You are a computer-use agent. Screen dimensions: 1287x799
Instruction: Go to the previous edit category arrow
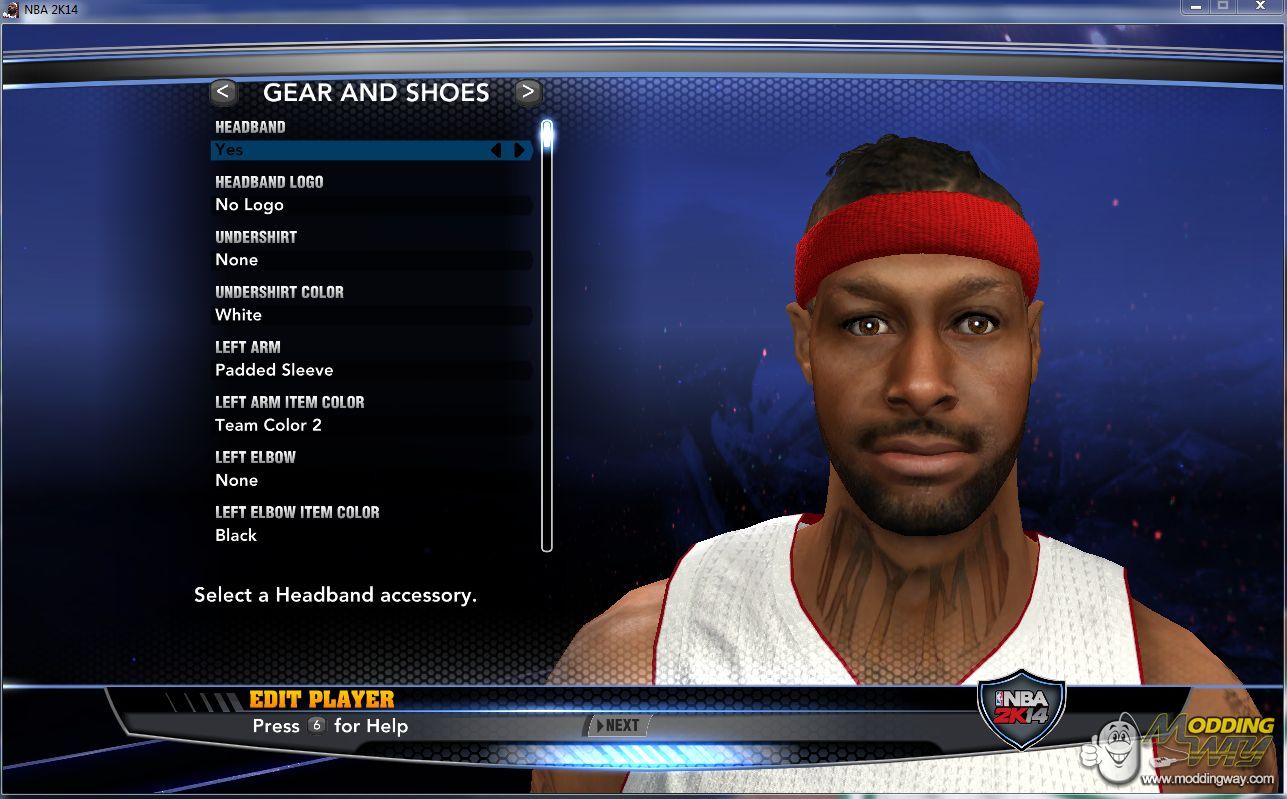pyautogui.click(x=223, y=92)
